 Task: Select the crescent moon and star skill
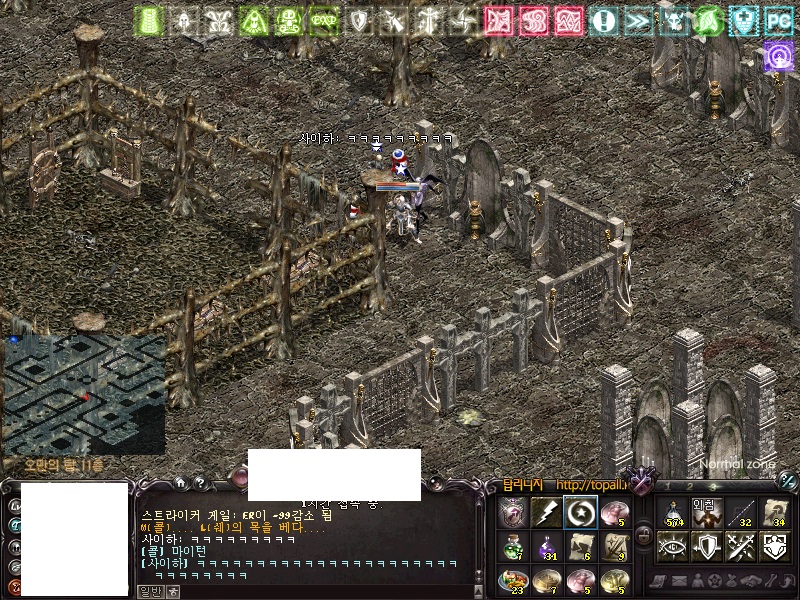580,512
